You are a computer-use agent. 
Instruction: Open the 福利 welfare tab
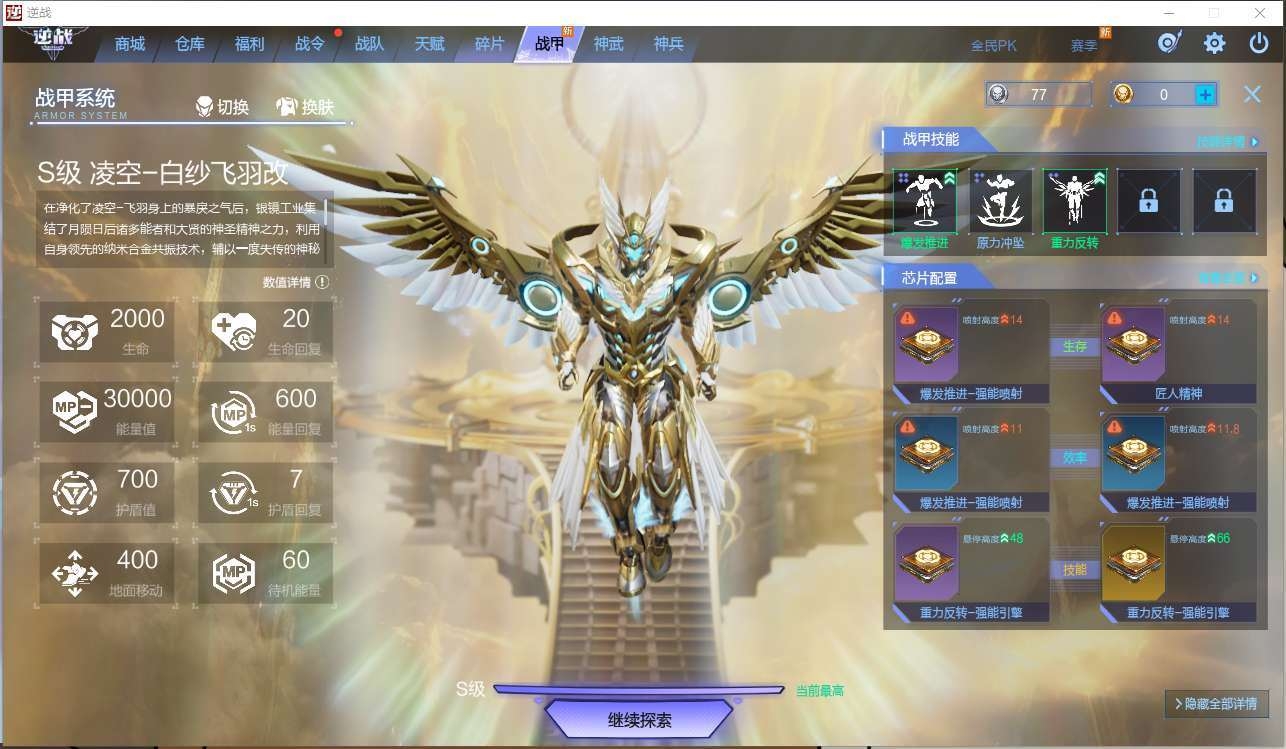point(249,44)
